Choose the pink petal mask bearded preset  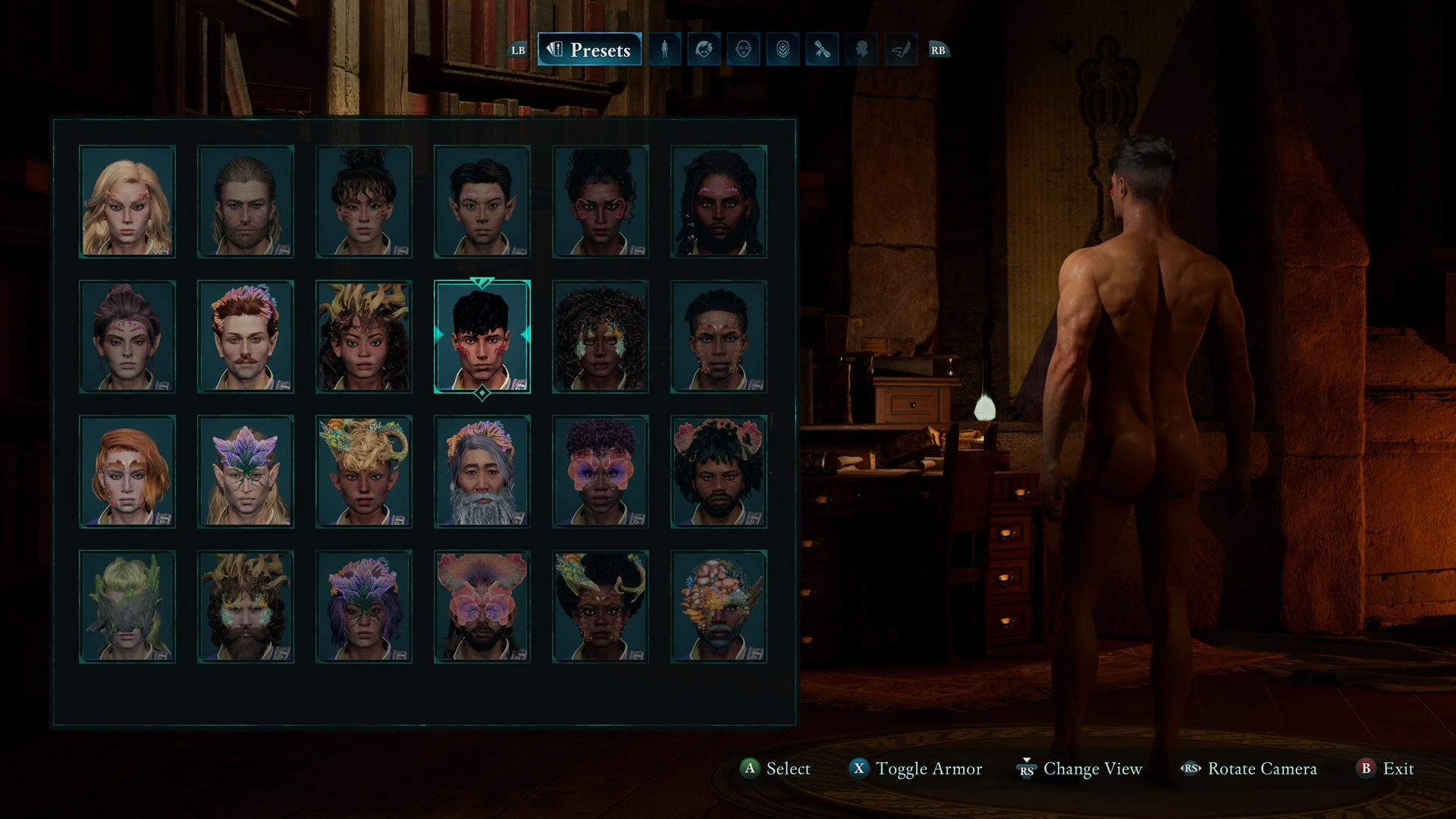(x=482, y=607)
